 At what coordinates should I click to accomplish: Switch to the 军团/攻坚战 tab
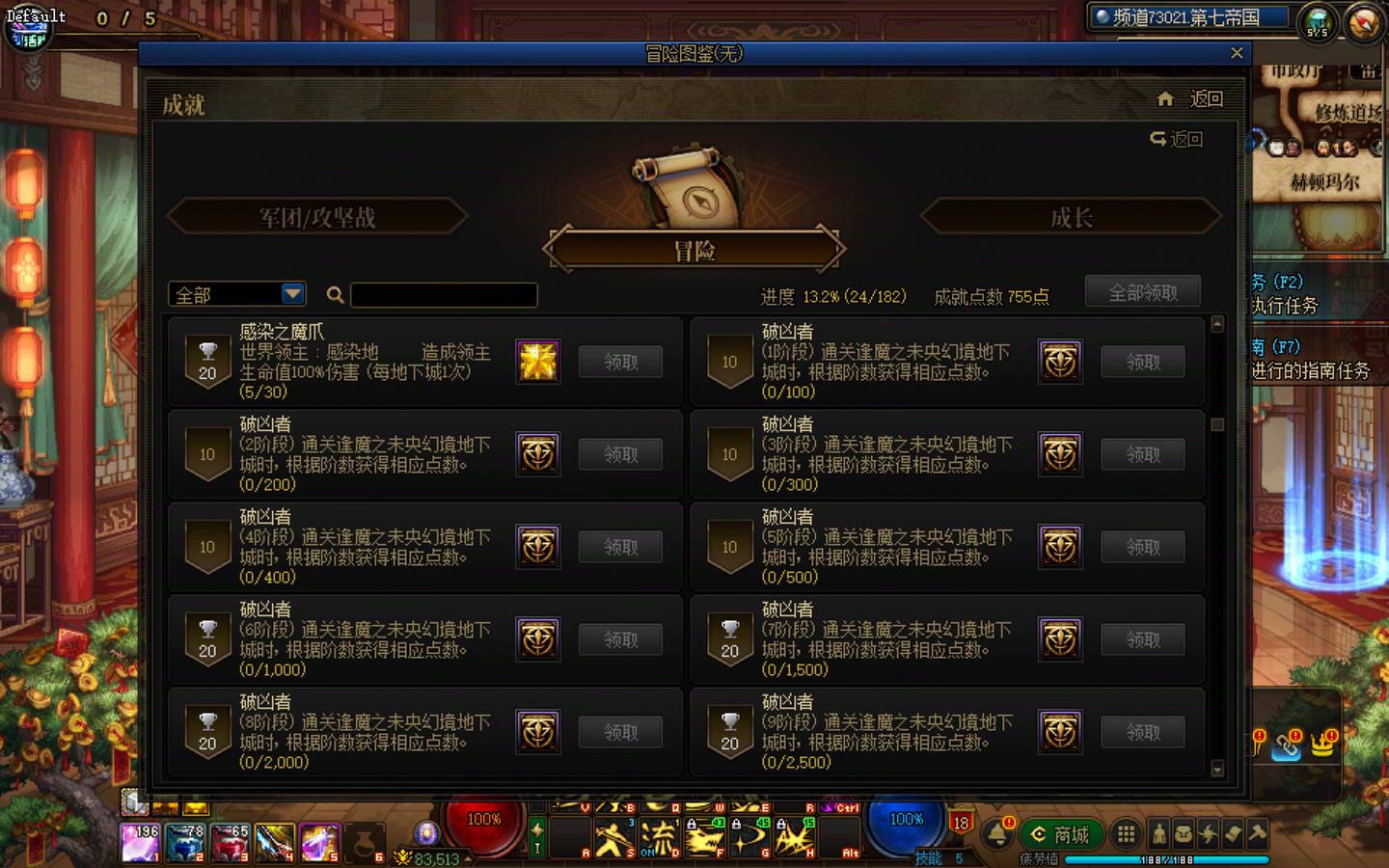[316, 217]
